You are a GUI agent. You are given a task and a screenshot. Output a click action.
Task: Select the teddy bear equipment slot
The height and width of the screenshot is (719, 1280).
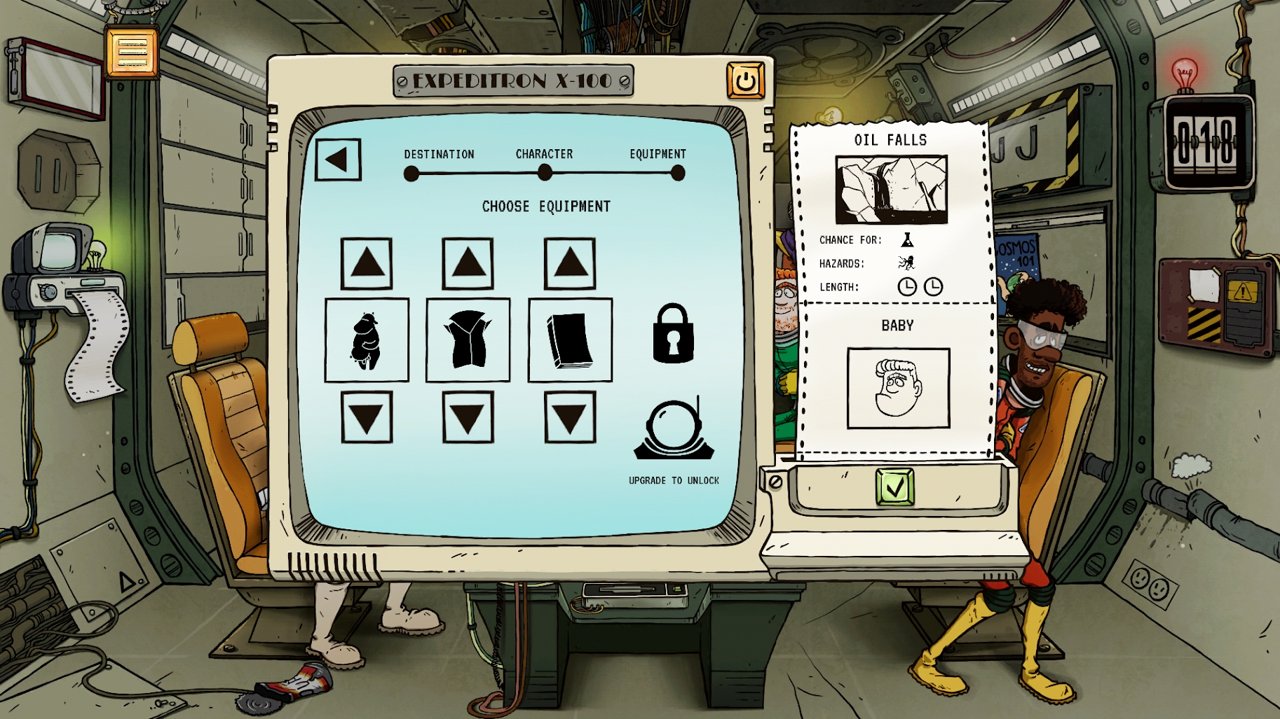[367, 340]
